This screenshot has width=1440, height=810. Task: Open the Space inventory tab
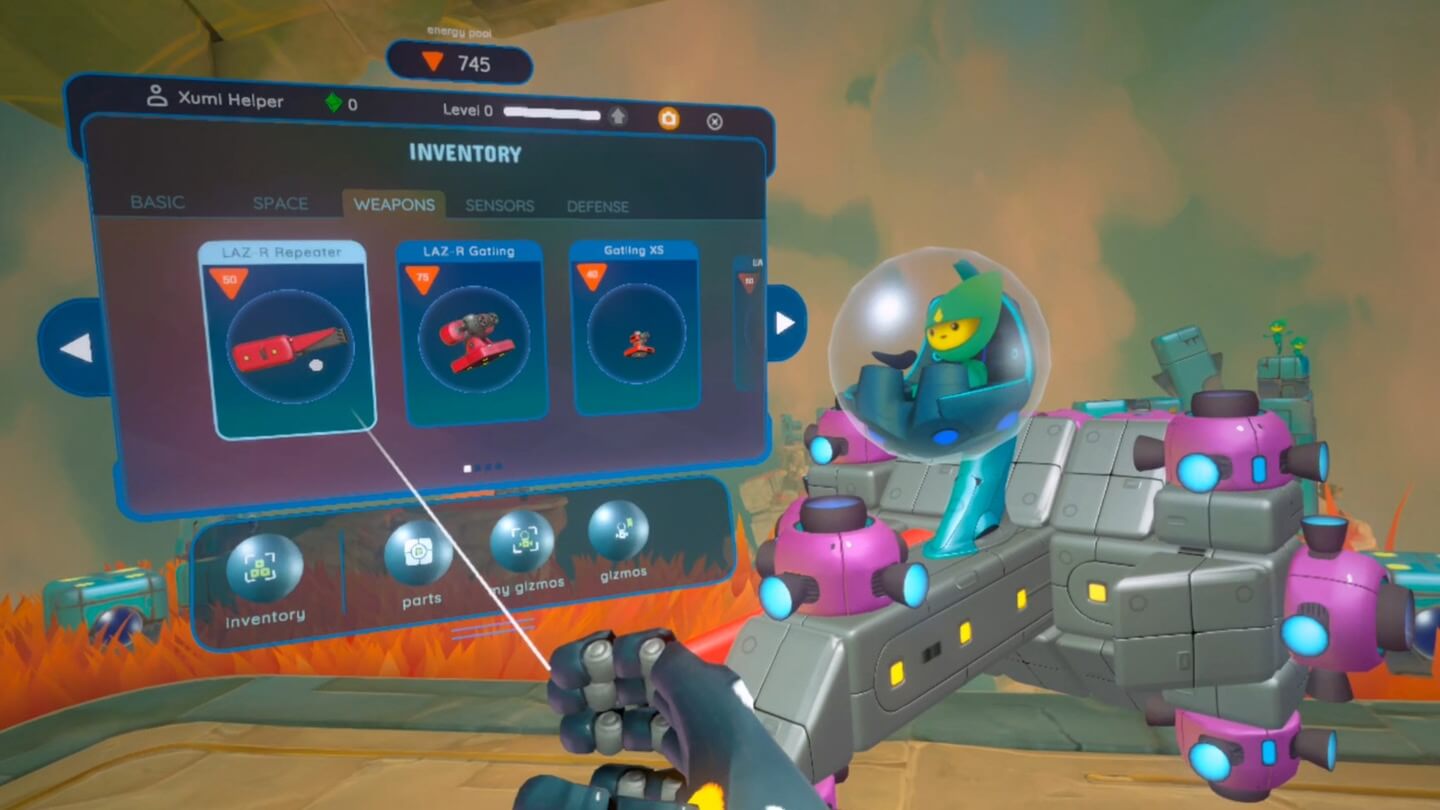pos(280,203)
